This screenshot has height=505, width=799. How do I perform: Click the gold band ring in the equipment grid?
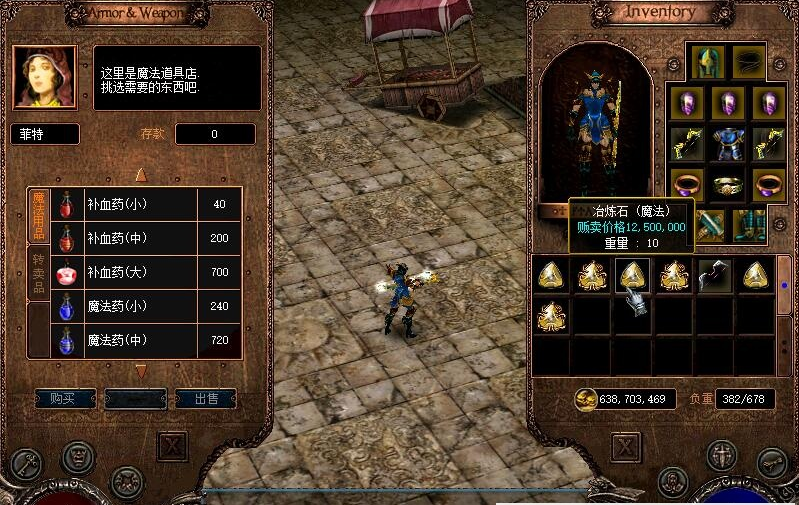click(x=727, y=185)
